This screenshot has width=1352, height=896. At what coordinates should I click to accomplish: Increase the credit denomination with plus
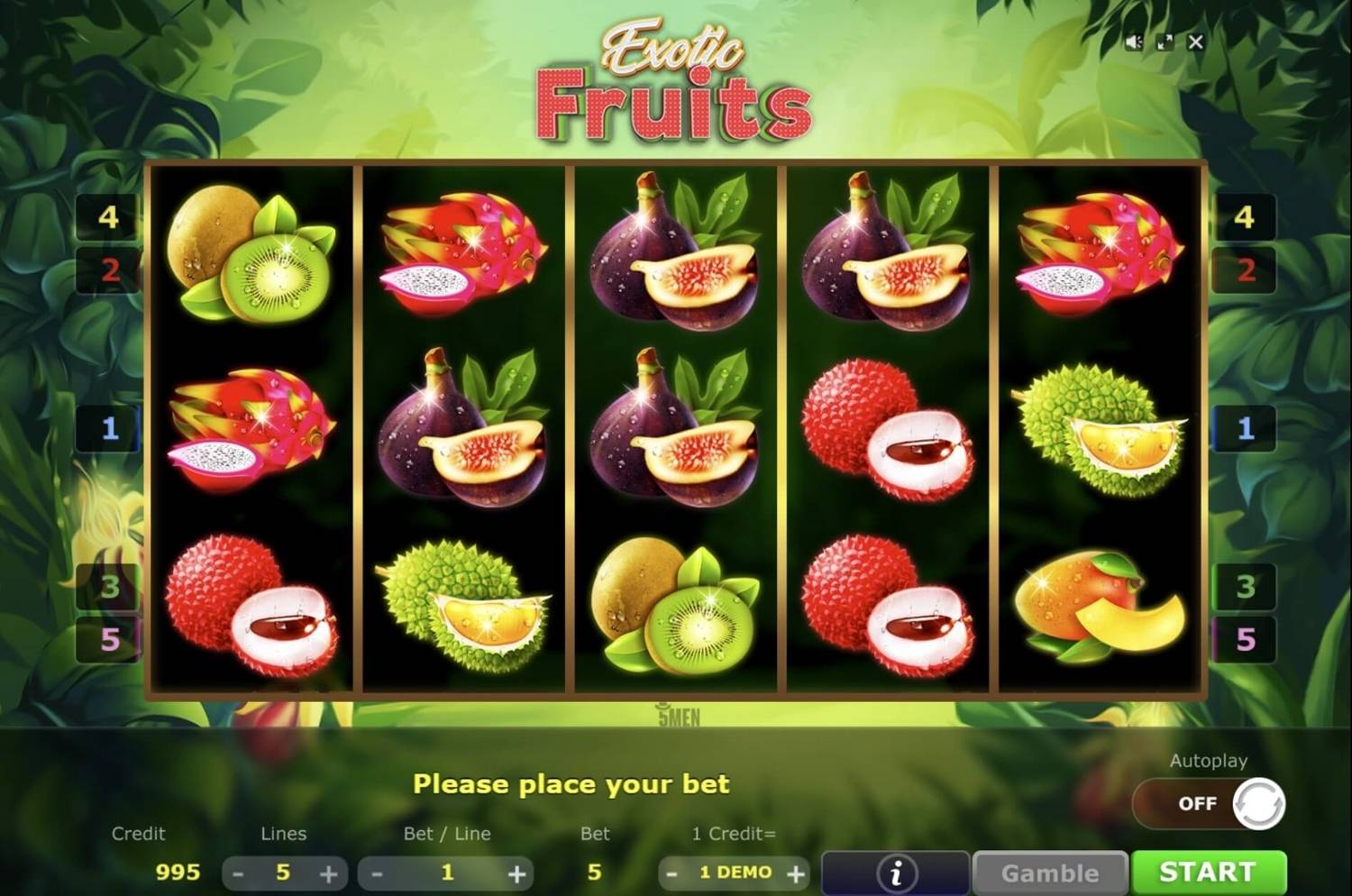coord(795,873)
